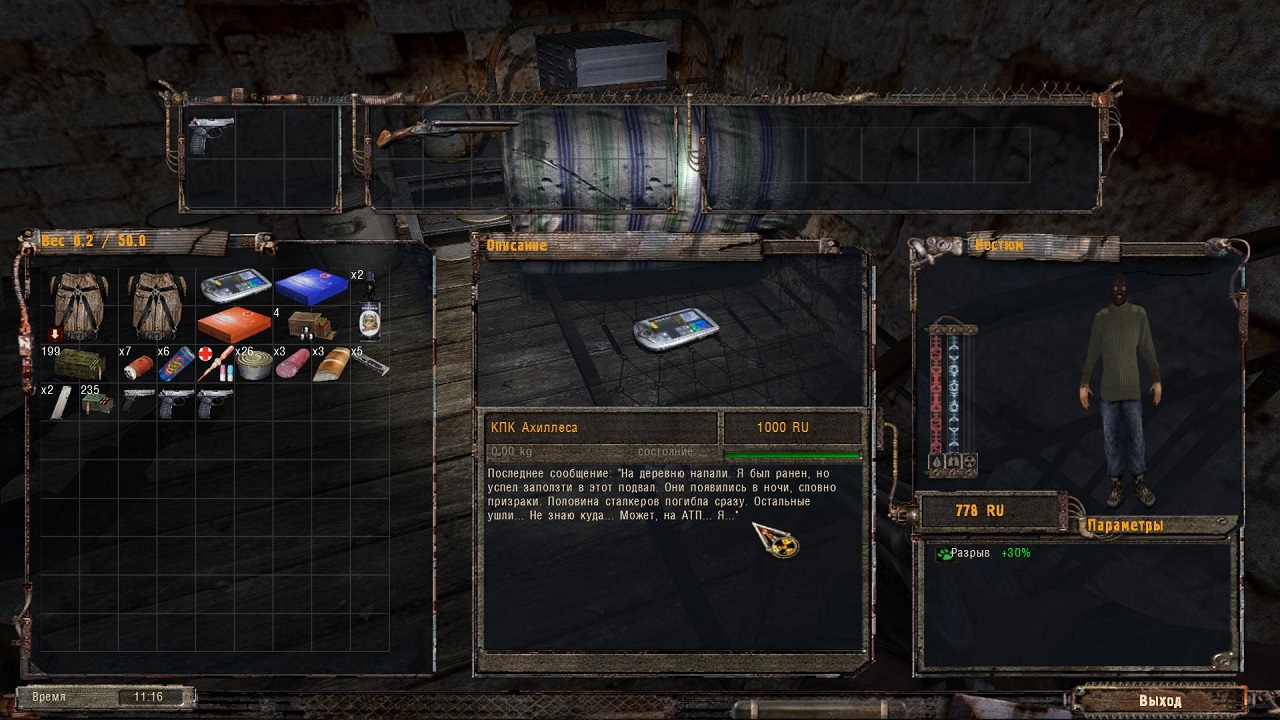
Task: Select the silver pistol in the backpack
Action: [x=137, y=402]
